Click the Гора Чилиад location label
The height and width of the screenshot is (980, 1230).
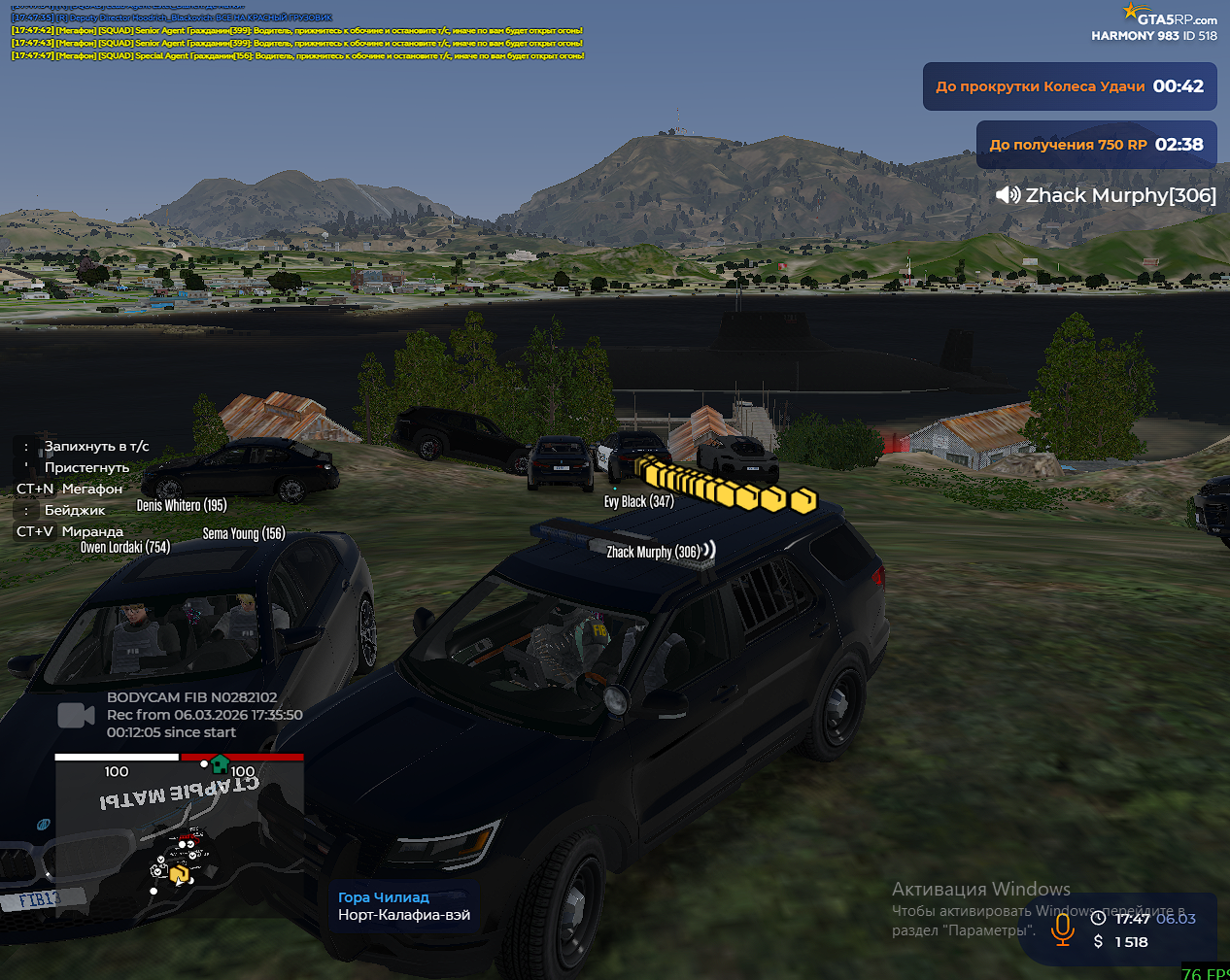point(384,897)
